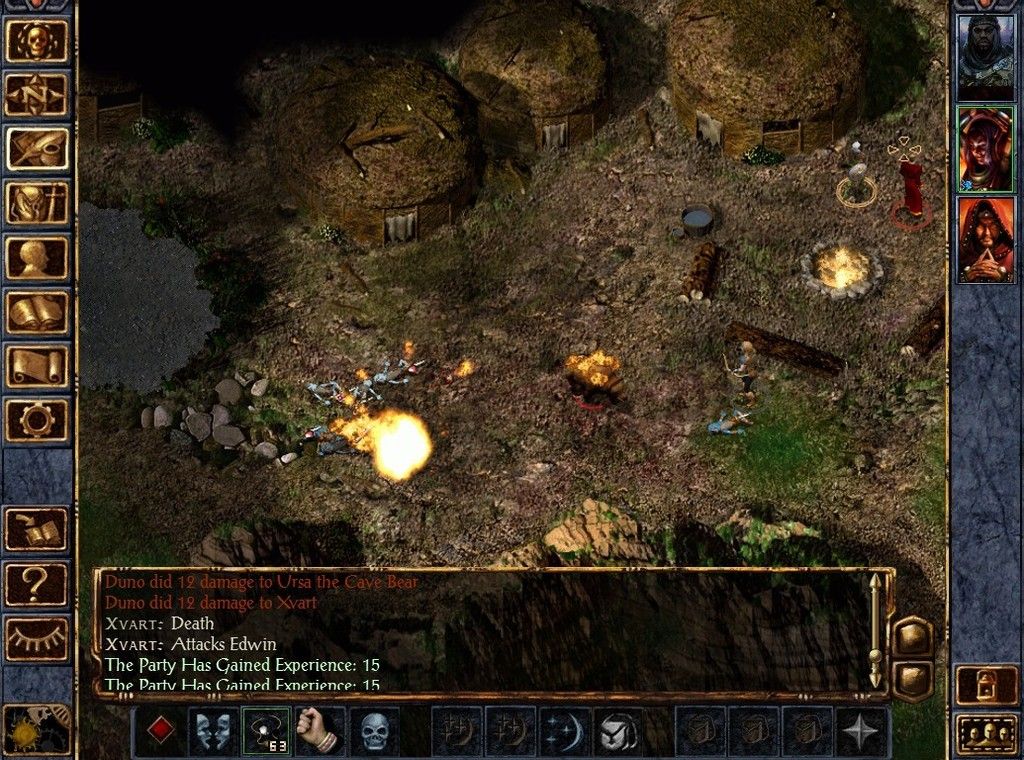This screenshot has width=1024, height=760.
Task: Open the inventory screen with the armor button
Action: (37, 203)
